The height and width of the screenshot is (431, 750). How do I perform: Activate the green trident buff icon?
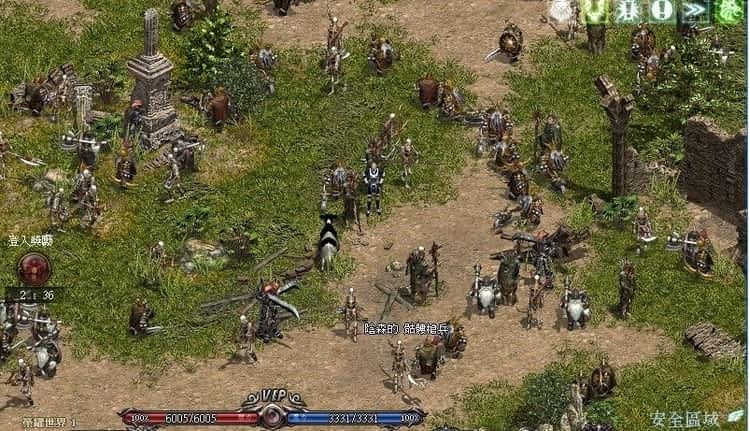598,12
